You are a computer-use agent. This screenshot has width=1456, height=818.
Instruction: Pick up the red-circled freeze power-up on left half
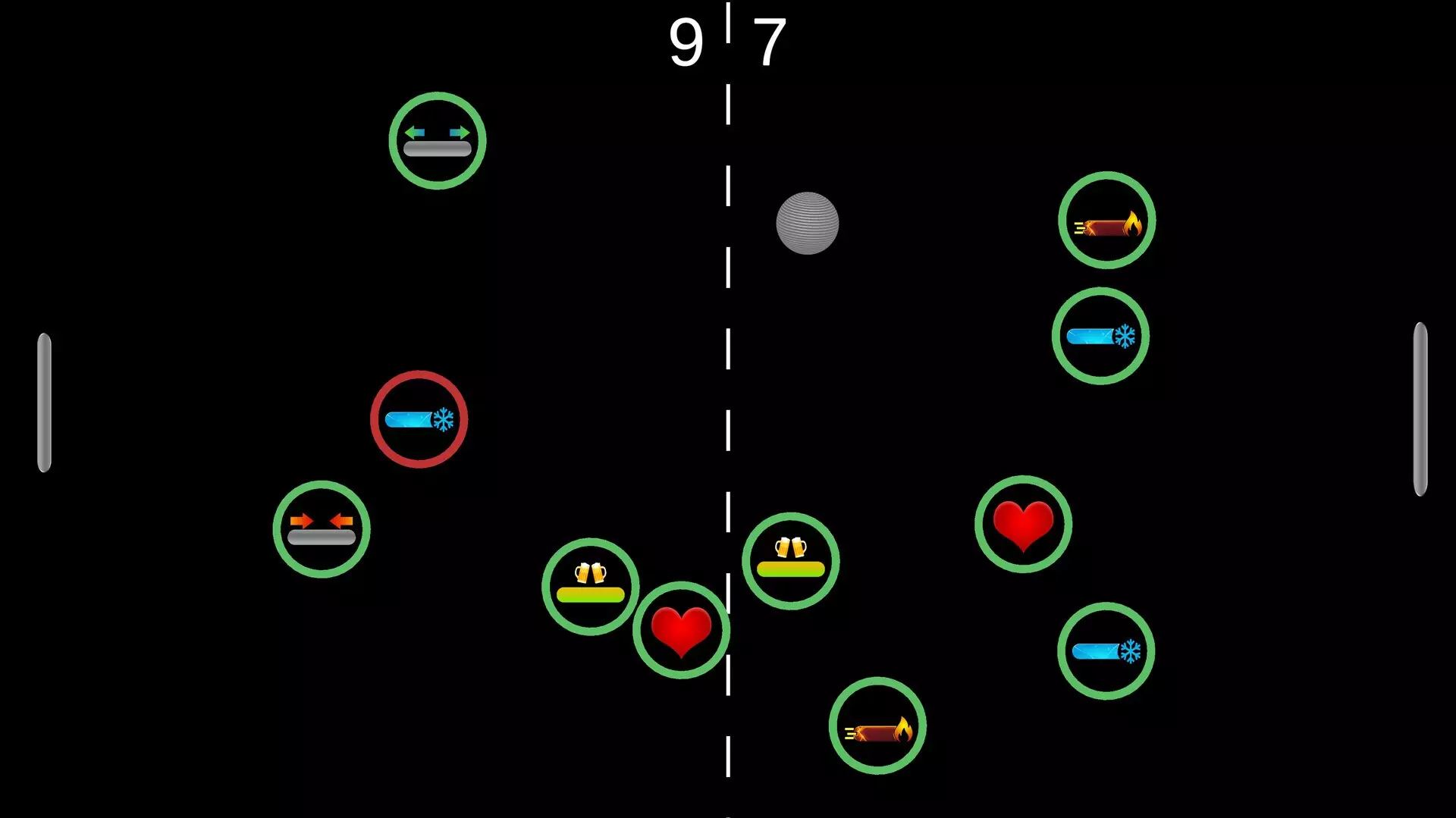point(419,418)
